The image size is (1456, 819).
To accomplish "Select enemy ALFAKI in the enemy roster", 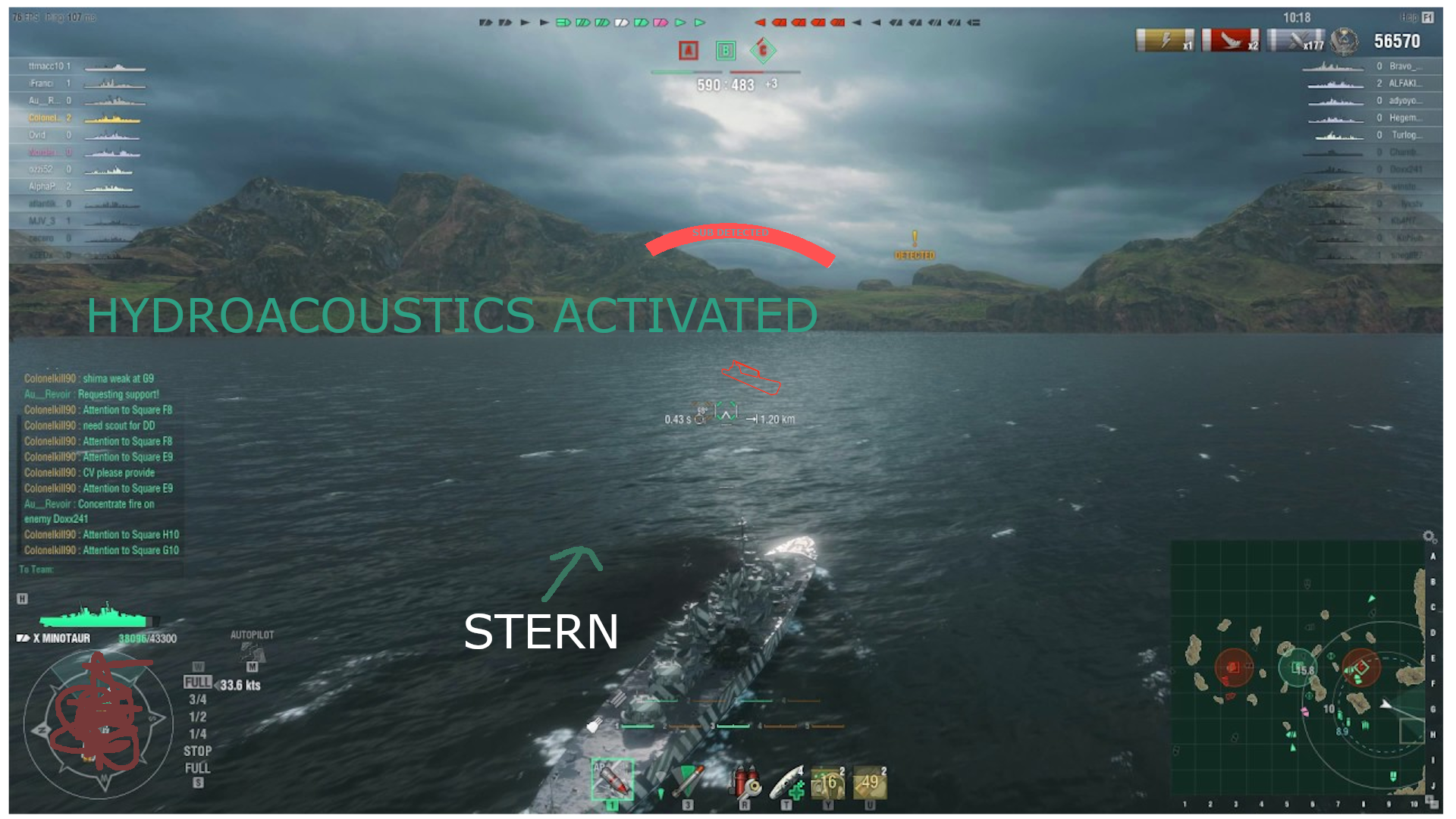I will click(x=1404, y=83).
